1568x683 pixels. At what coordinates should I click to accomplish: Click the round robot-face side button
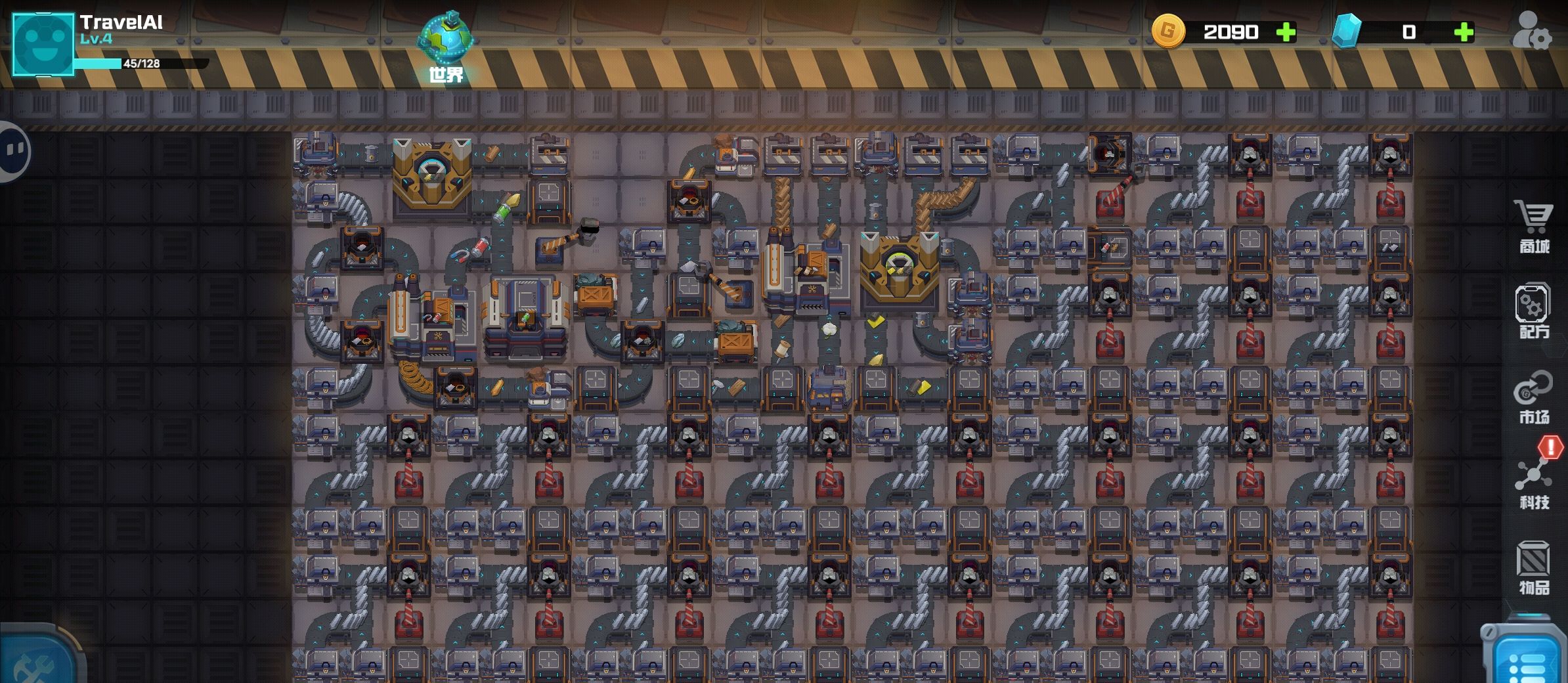(13, 151)
